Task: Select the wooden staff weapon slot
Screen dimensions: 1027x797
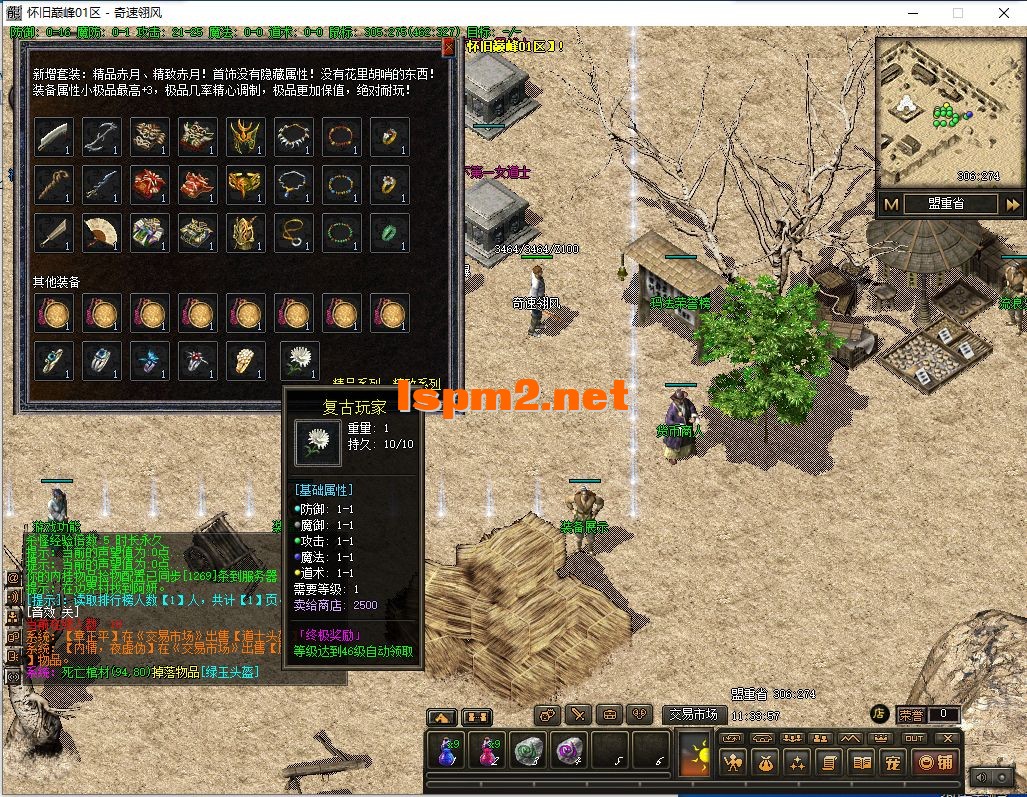Action: [54, 184]
